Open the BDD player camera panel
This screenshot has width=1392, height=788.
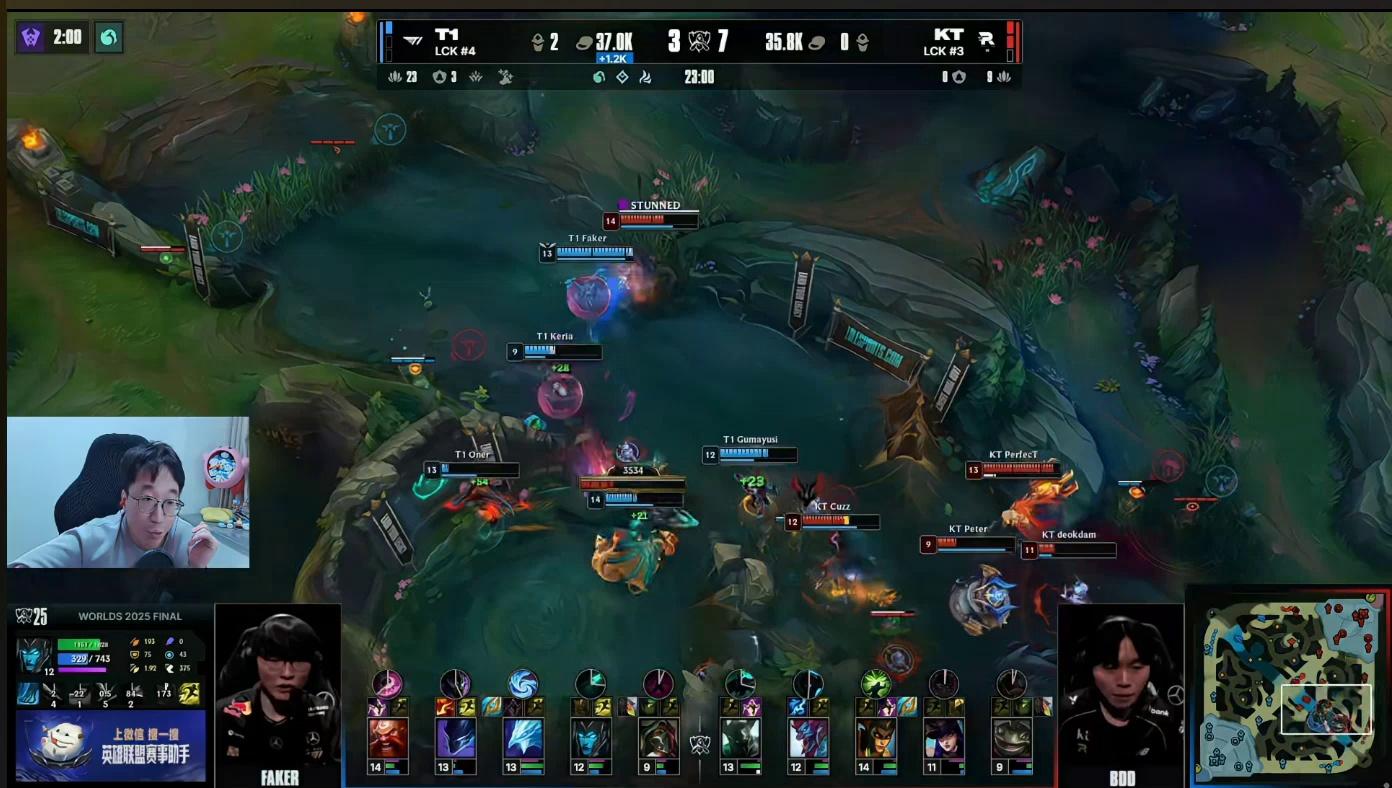point(1120,694)
